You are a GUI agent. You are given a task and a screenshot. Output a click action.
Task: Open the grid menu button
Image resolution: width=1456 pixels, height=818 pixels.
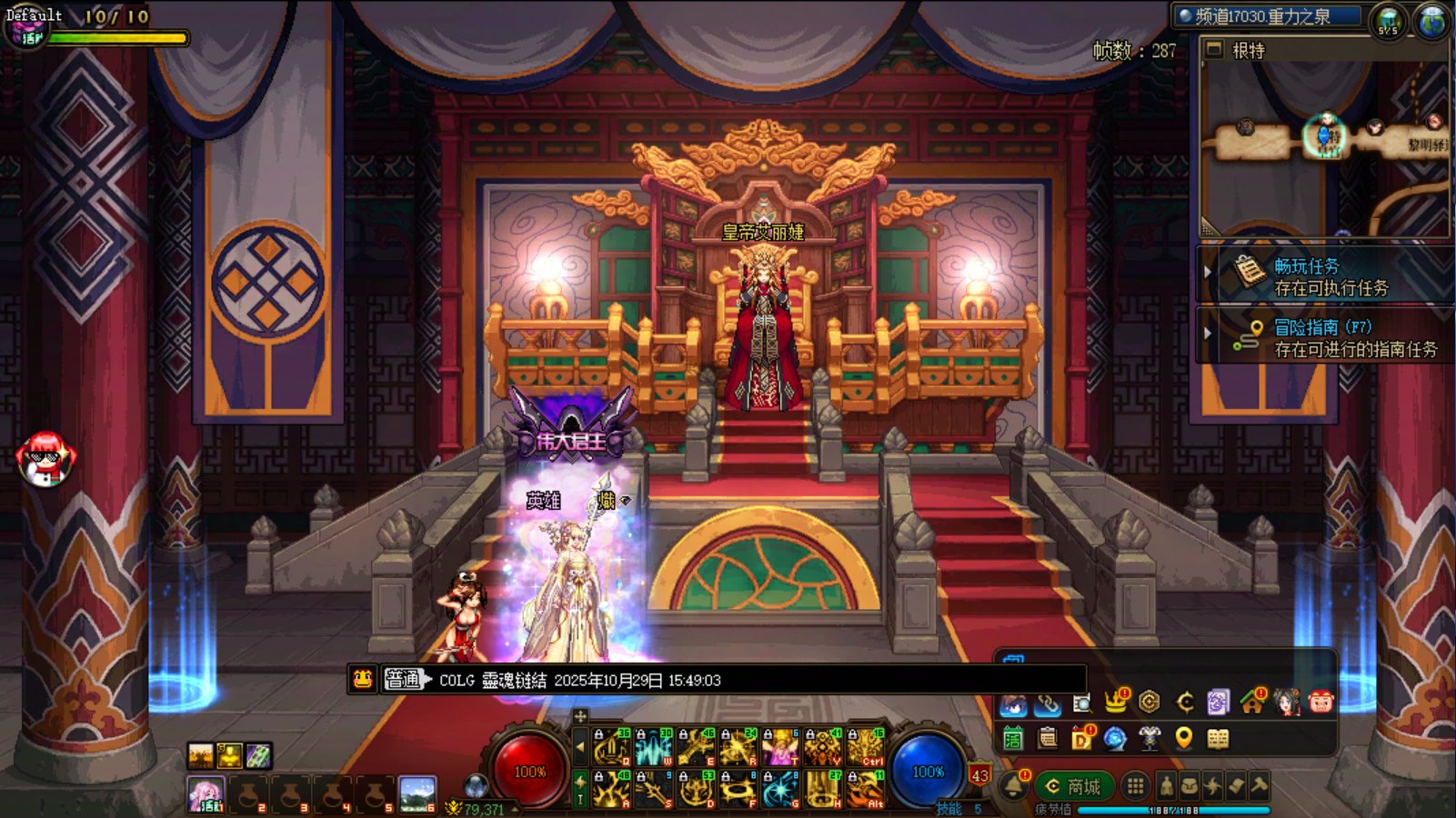tap(1135, 786)
